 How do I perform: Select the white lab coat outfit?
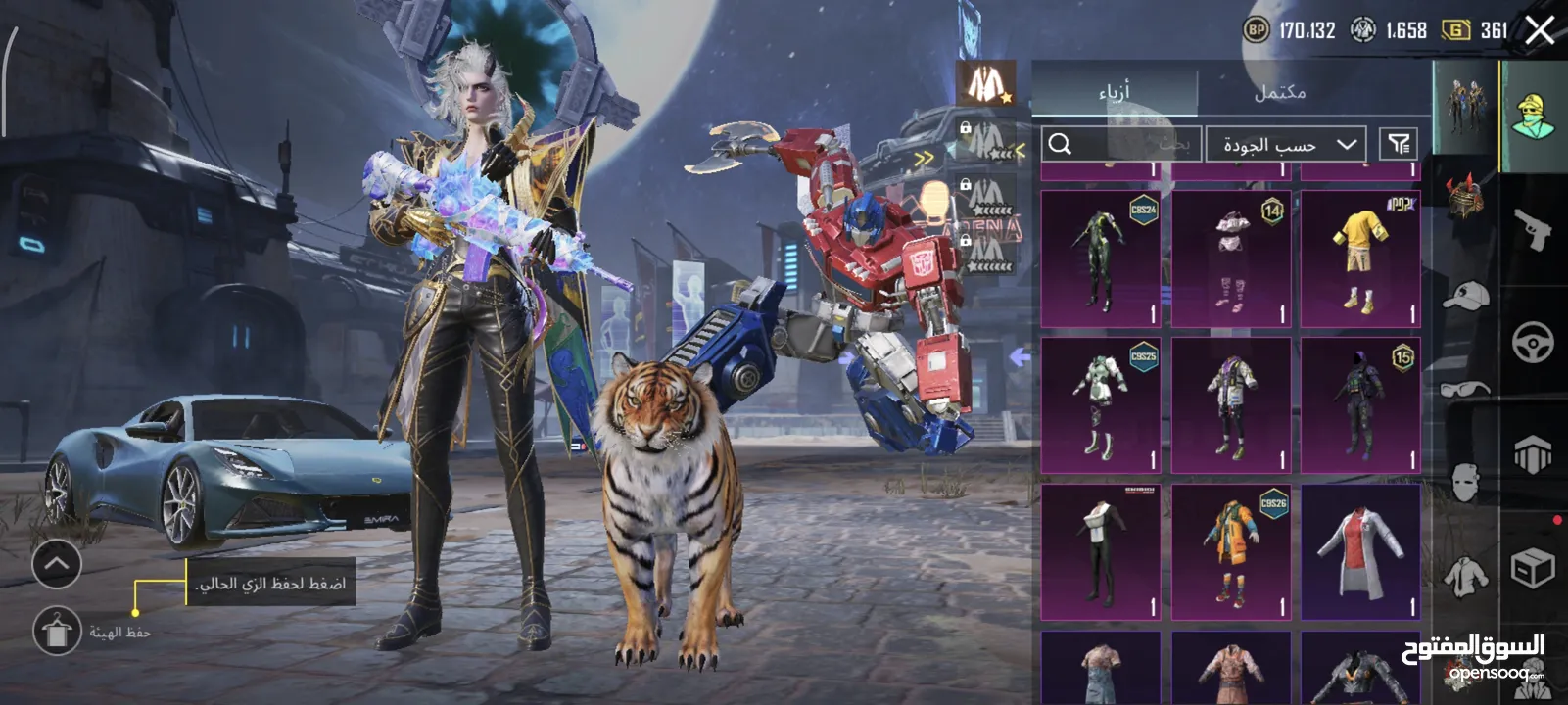click(x=1360, y=552)
